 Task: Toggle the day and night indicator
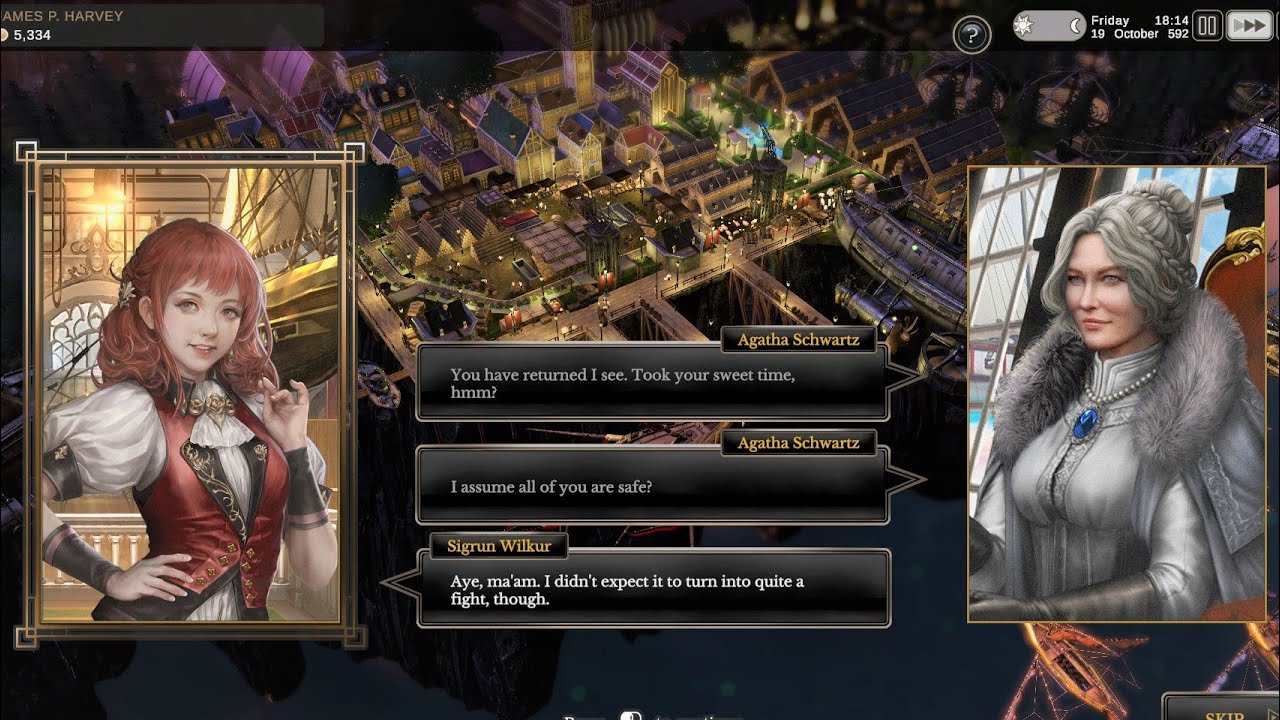(x=1049, y=26)
